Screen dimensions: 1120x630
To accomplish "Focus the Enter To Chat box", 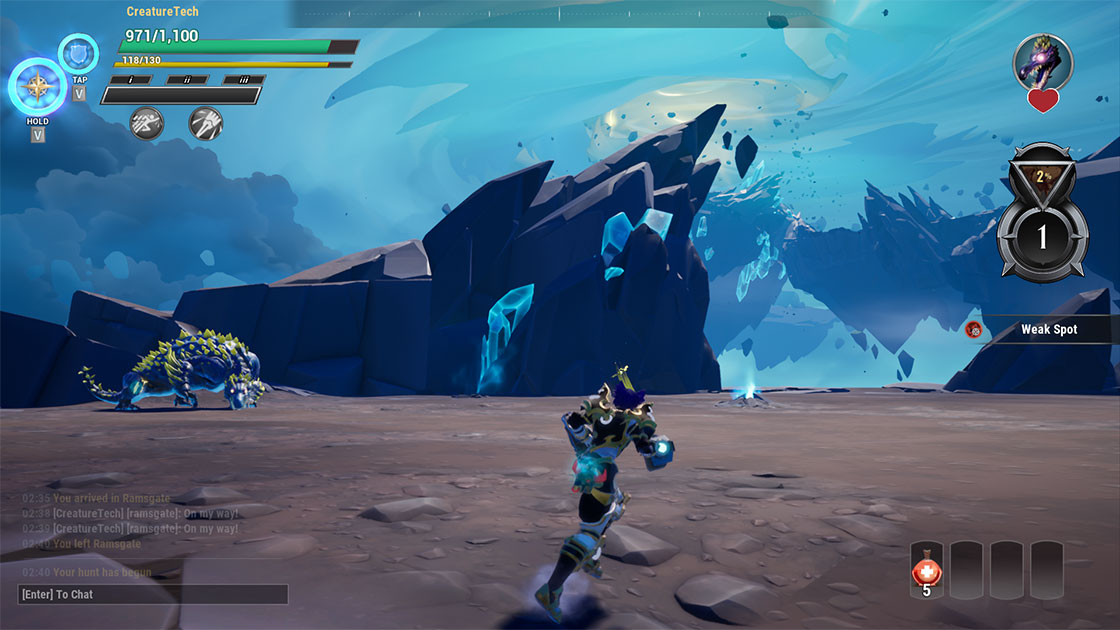I will tap(153, 594).
